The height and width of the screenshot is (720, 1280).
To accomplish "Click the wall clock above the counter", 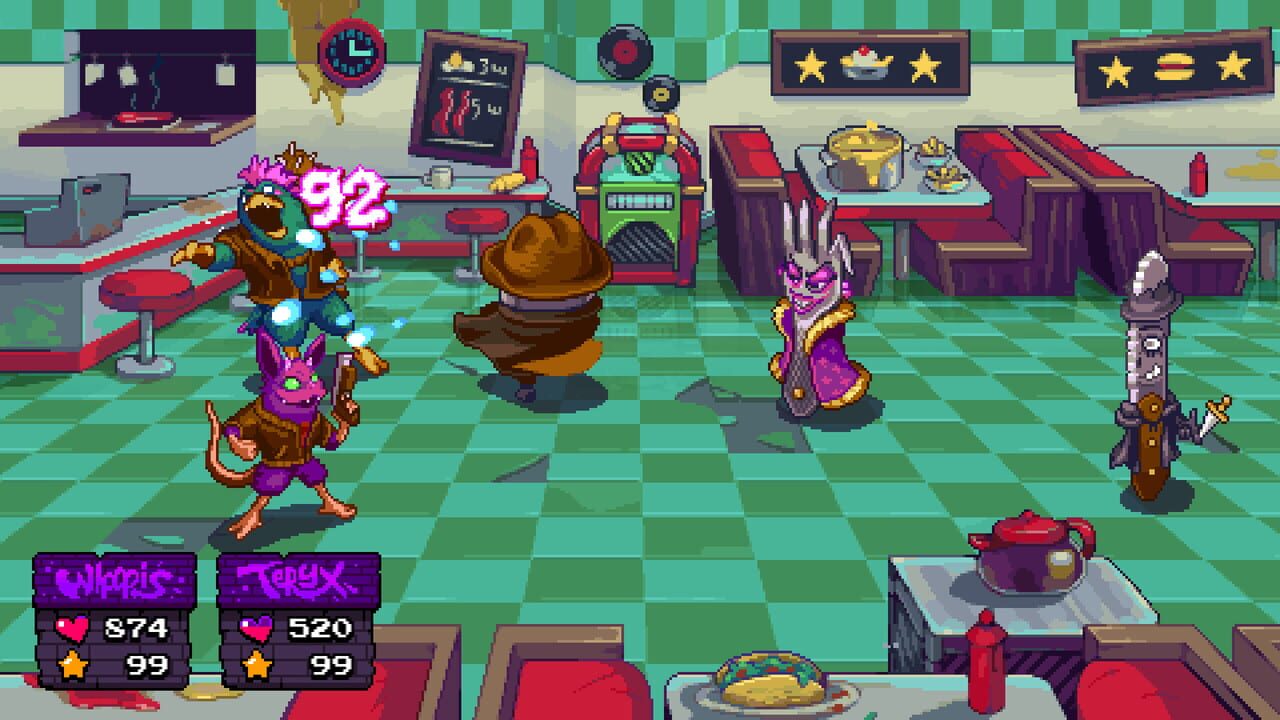I will [x=350, y=55].
